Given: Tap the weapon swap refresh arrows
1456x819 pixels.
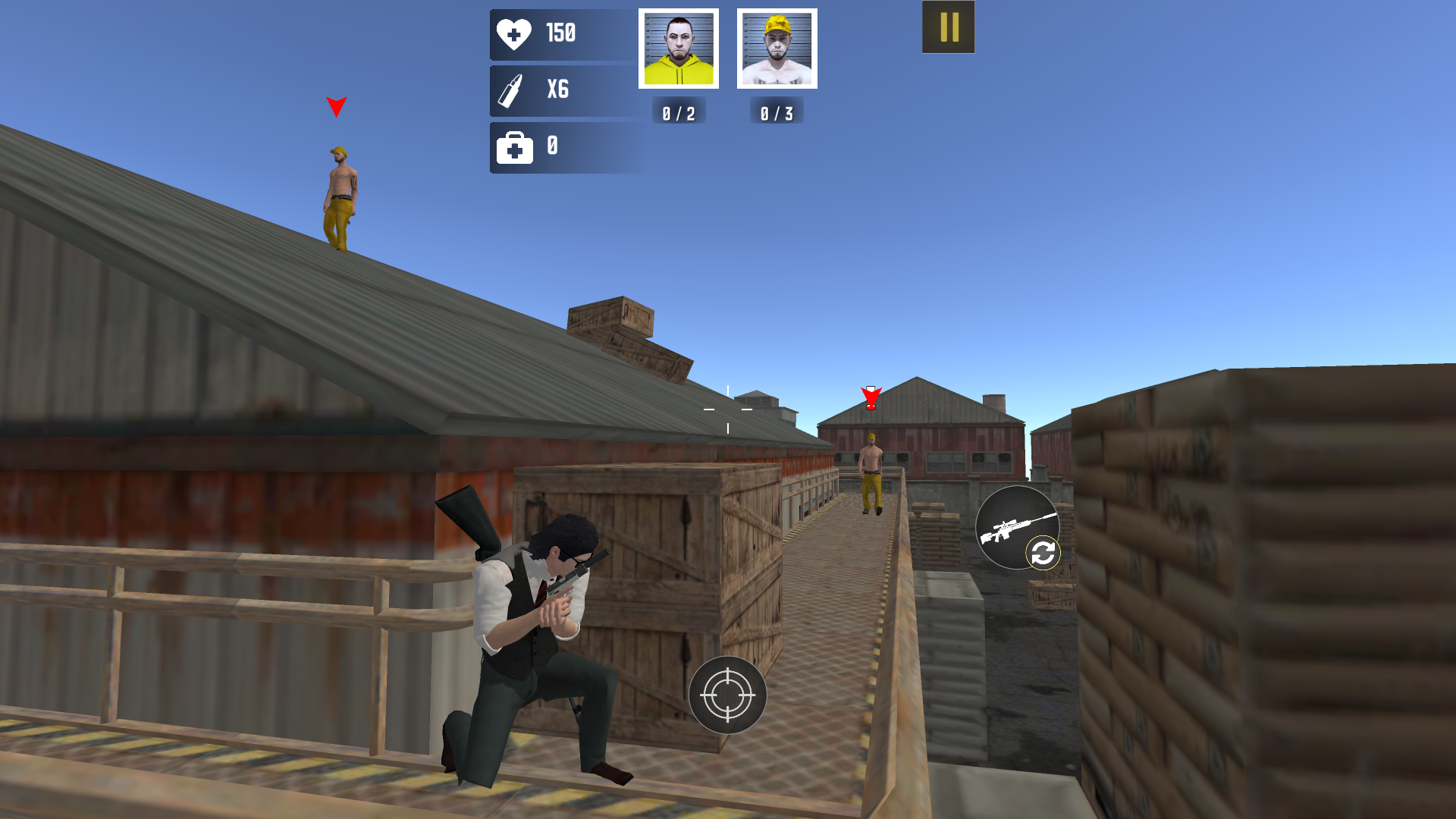Looking at the screenshot, I should tap(1042, 552).
